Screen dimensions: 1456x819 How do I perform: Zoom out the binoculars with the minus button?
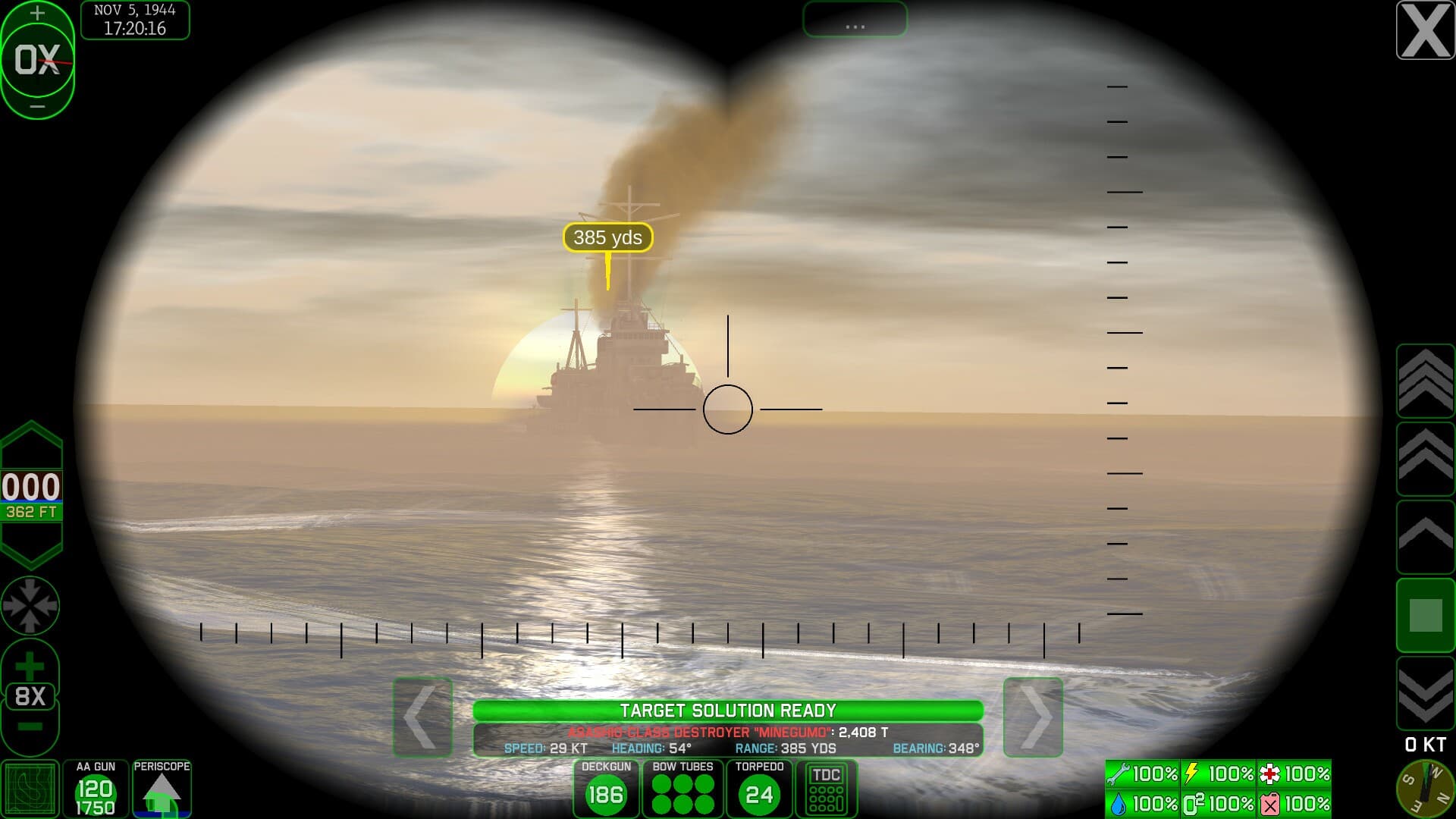(x=30, y=727)
